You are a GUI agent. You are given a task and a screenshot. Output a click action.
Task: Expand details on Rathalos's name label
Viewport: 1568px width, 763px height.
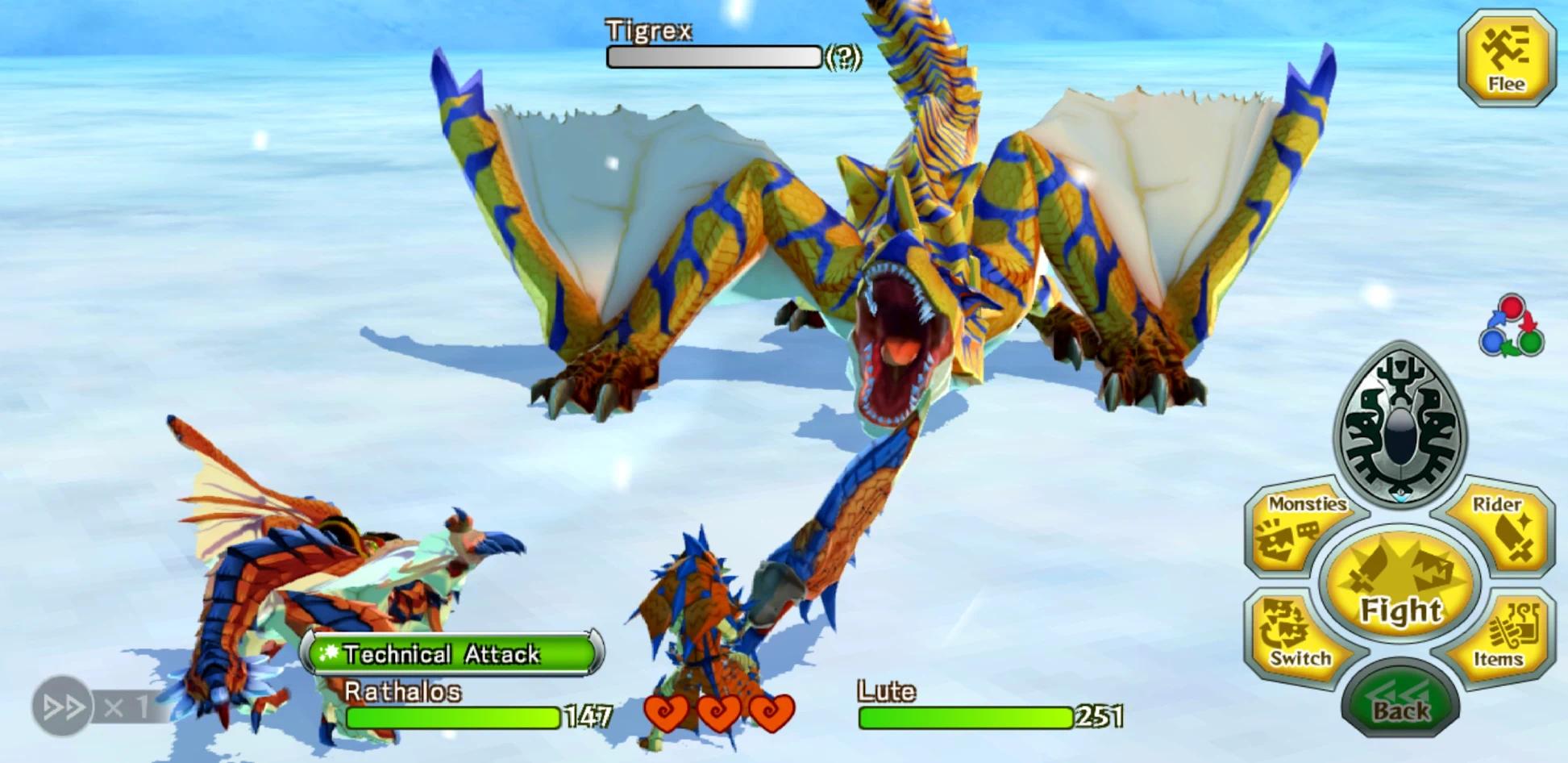[x=401, y=691]
